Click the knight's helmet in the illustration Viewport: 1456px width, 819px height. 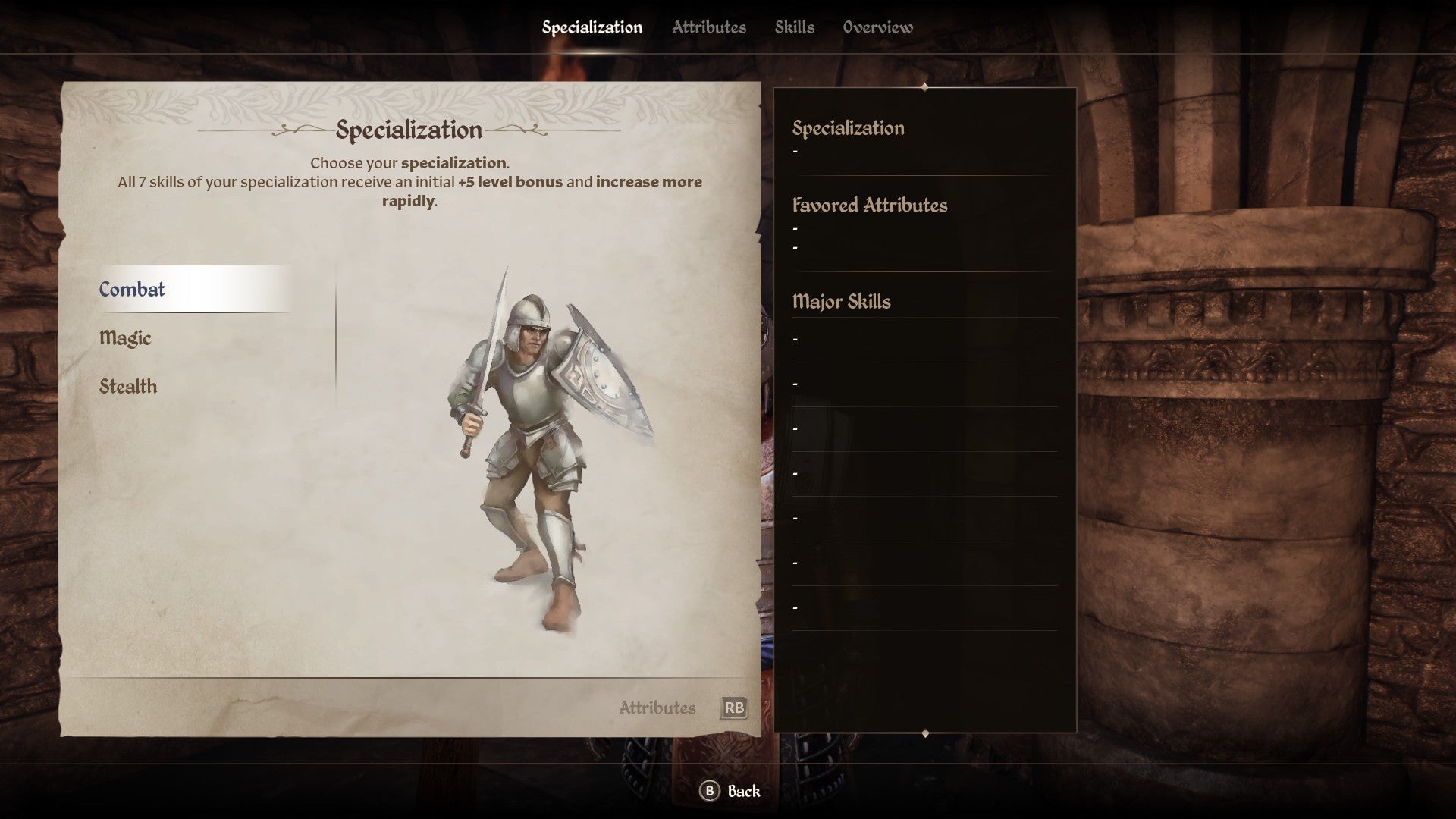[531, 311]
